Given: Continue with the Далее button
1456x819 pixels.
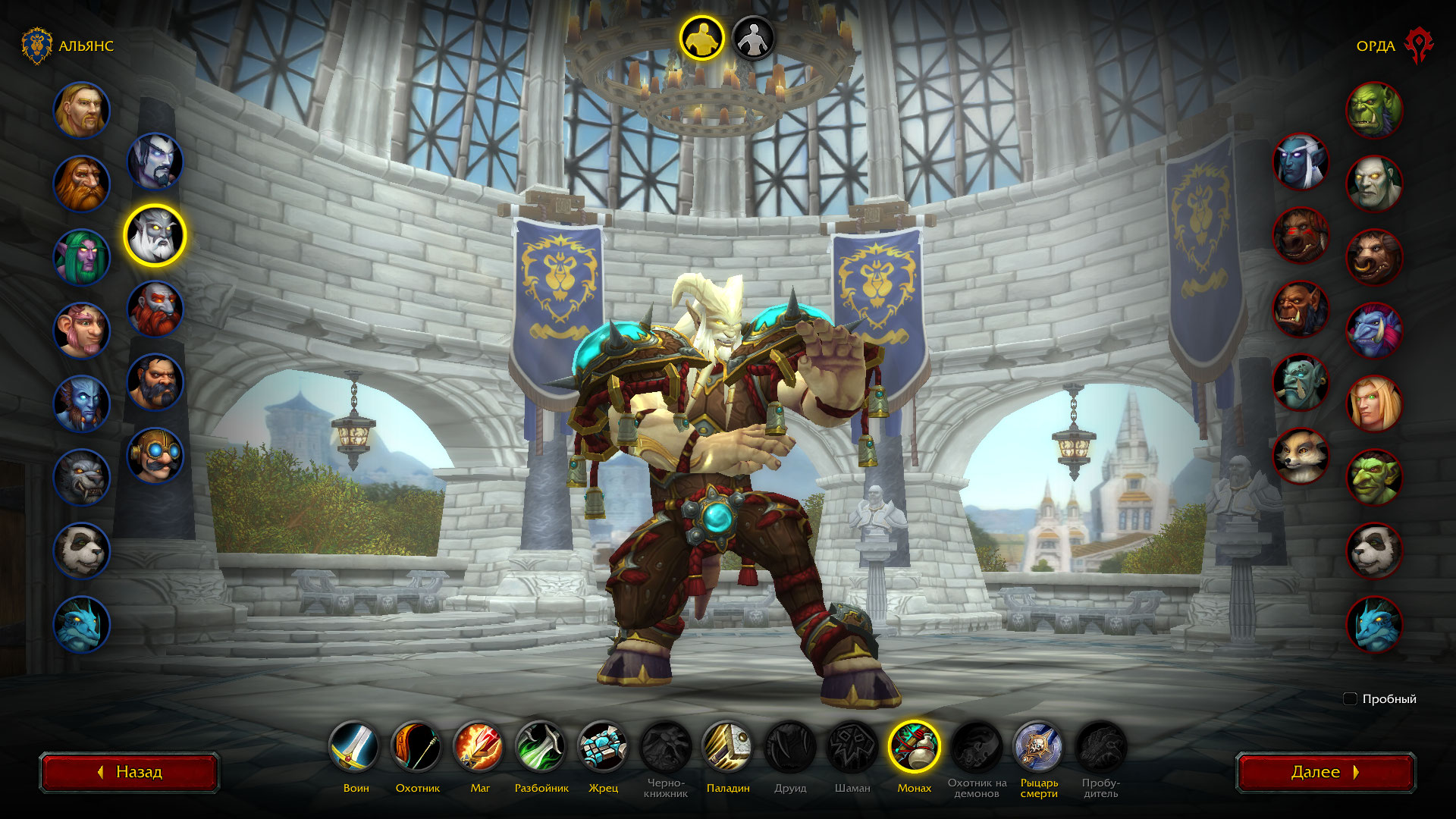Looking at the screenshot, I should point(1325,772).
